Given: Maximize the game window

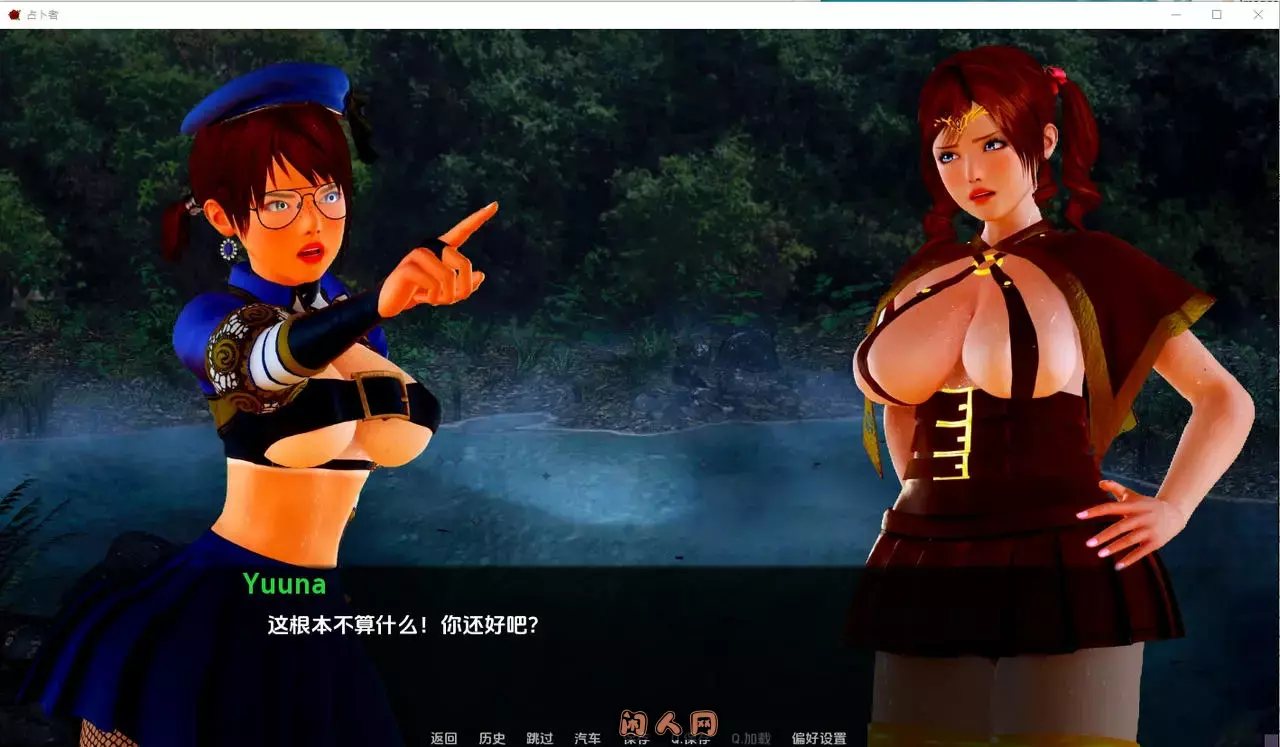Looking at the screenshot, I should tap(1217, 15).
